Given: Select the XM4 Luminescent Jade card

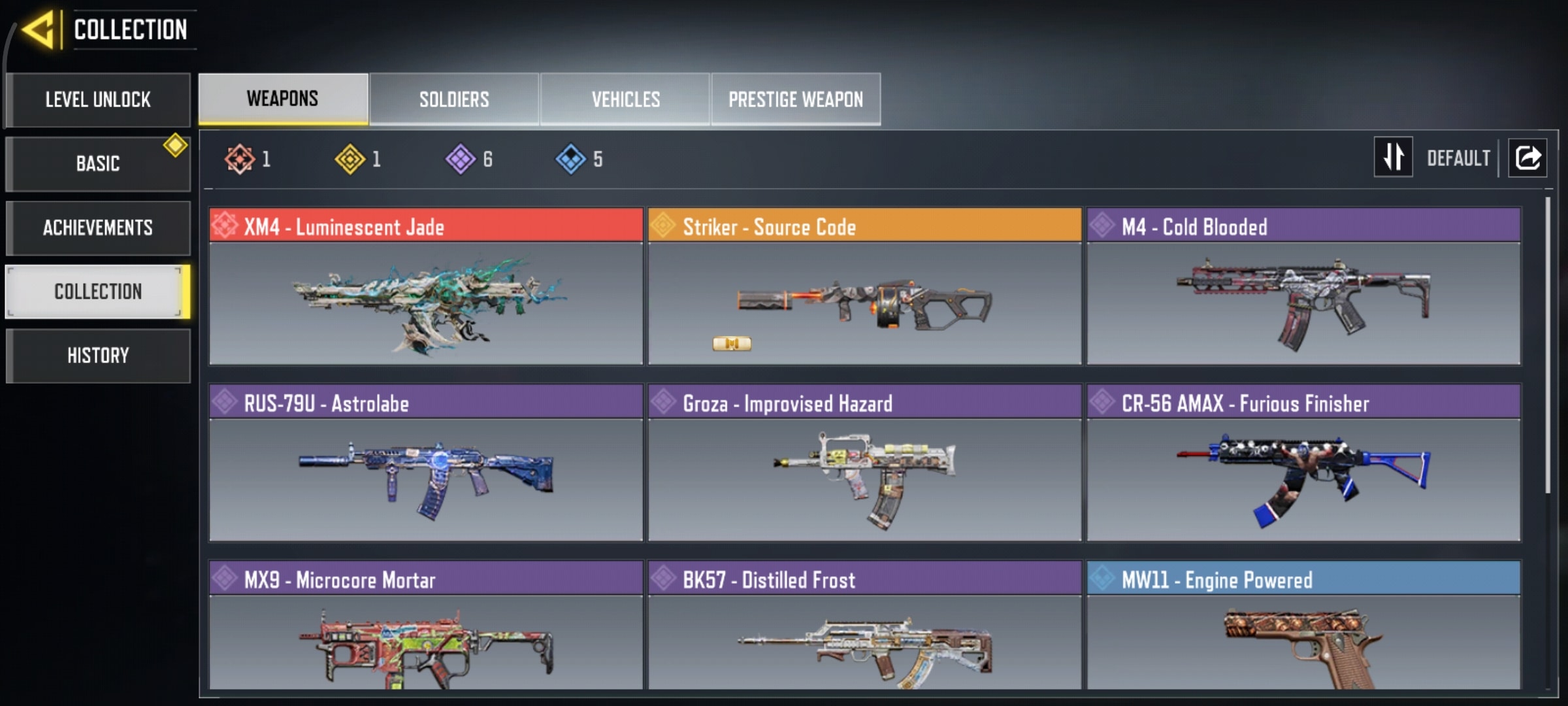Looking at the screenshot, I should pos(426,288).
